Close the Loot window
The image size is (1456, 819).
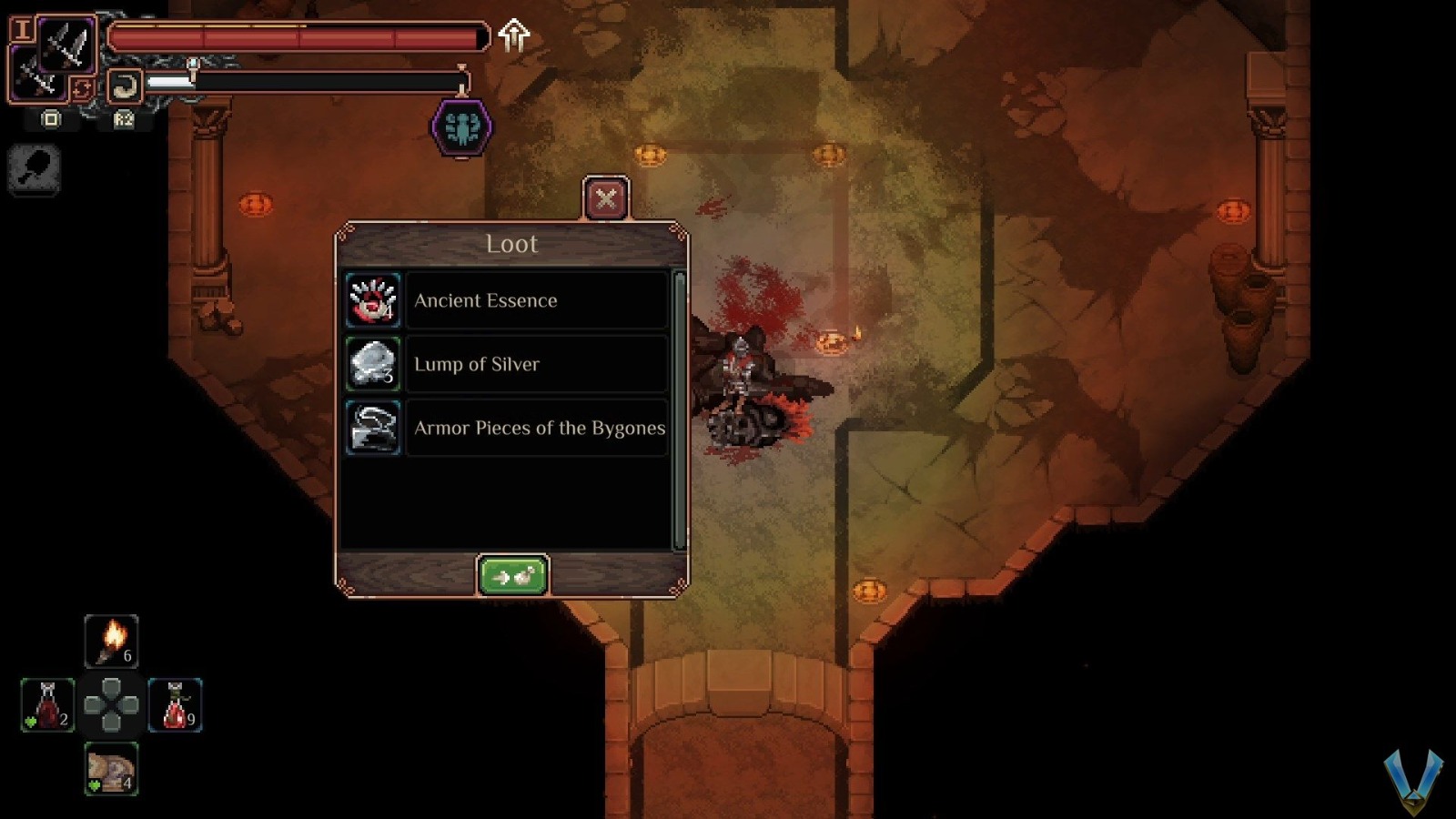605,198
